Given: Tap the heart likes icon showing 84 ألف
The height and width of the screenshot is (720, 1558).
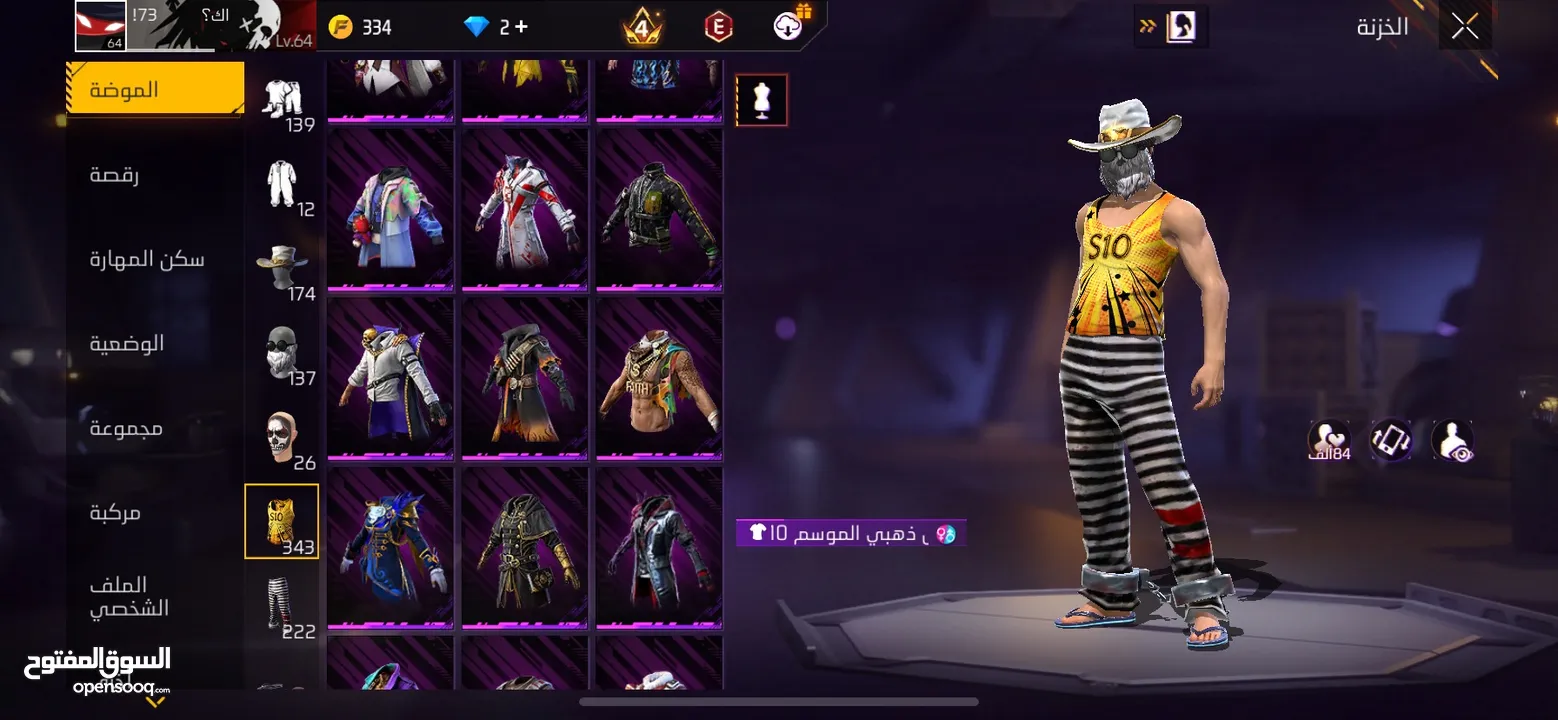Looking at the screenshot, I should click(x=1328, y=440).
